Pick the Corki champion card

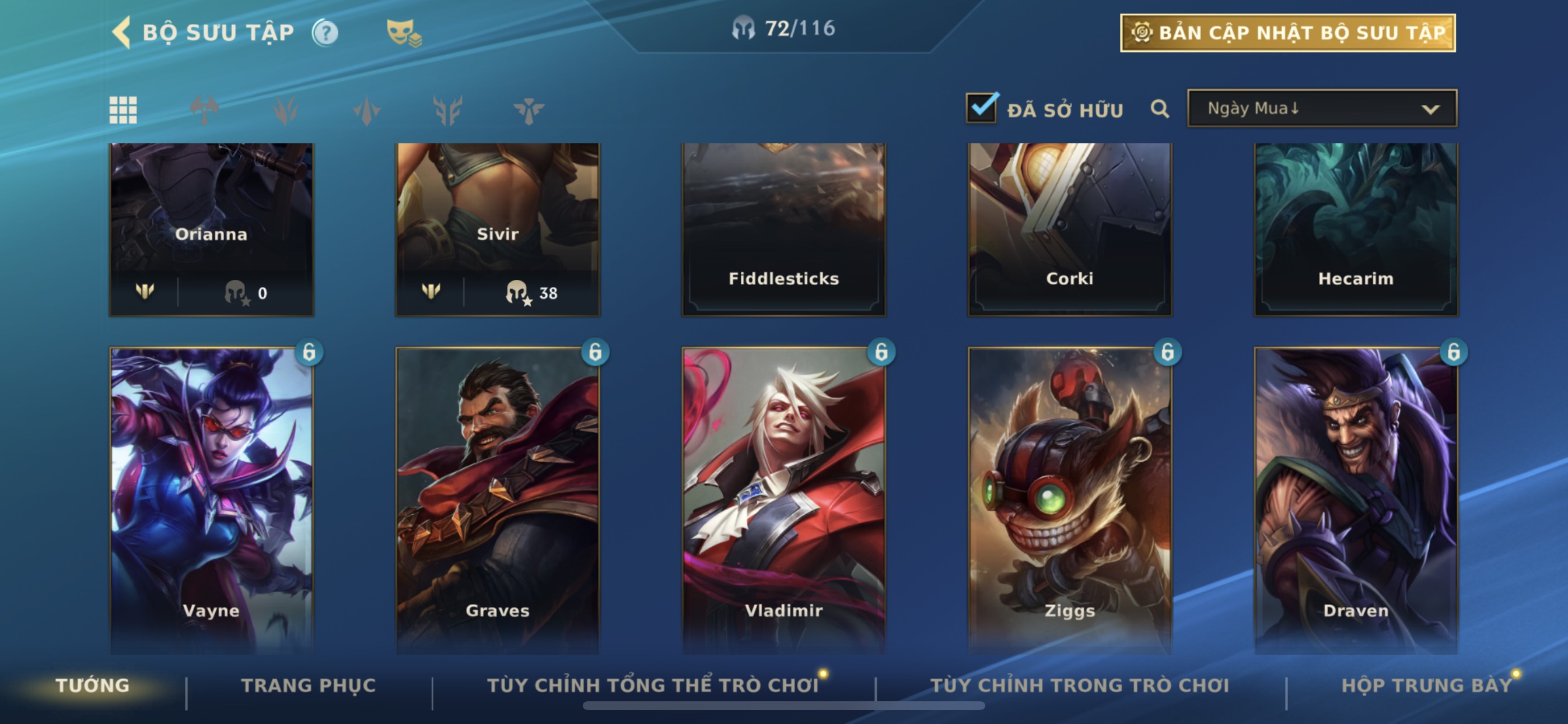(x=1069, y=228)
